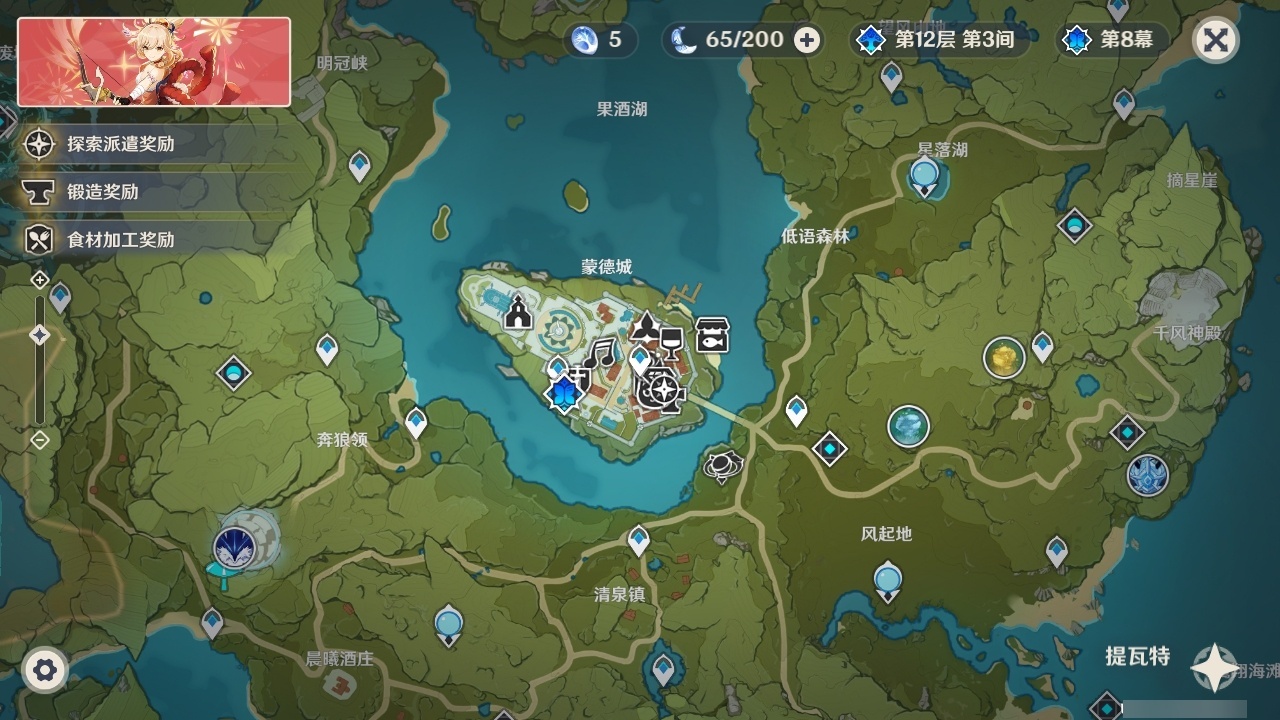Viewport: 1280px width, 720px height.
Task: Open the Spiral Abyss entry labeled 第12层 第3间
Action: pyautogui.click(x=950, y=40)
